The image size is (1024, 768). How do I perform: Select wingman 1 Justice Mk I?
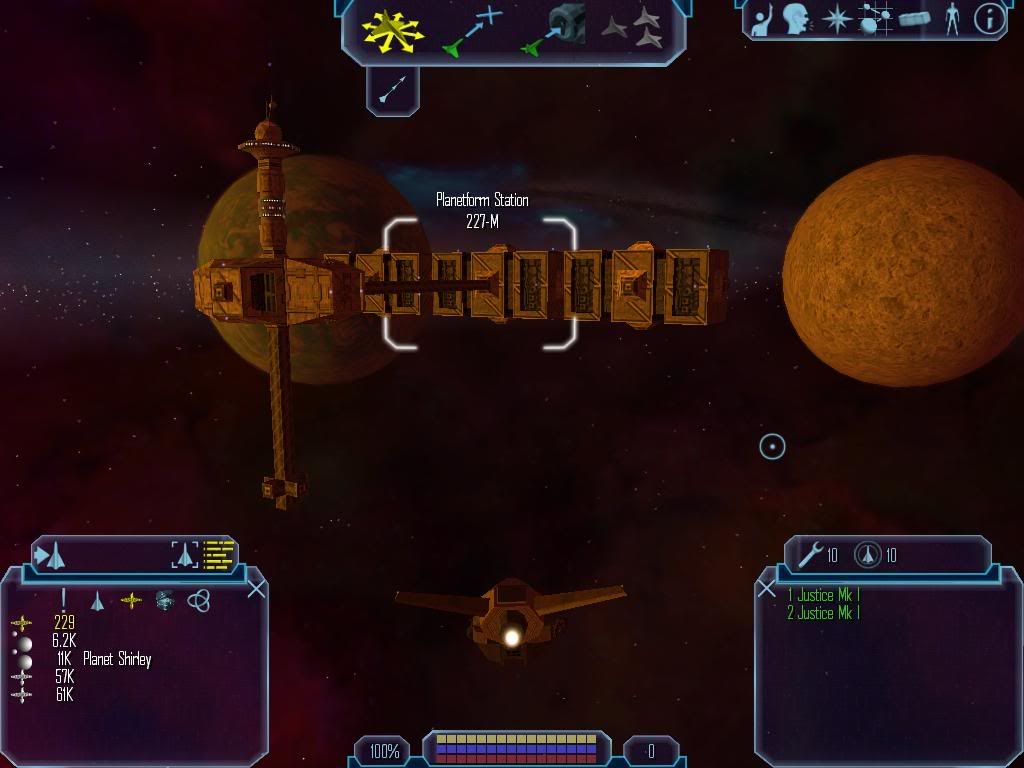pos(823,596)
